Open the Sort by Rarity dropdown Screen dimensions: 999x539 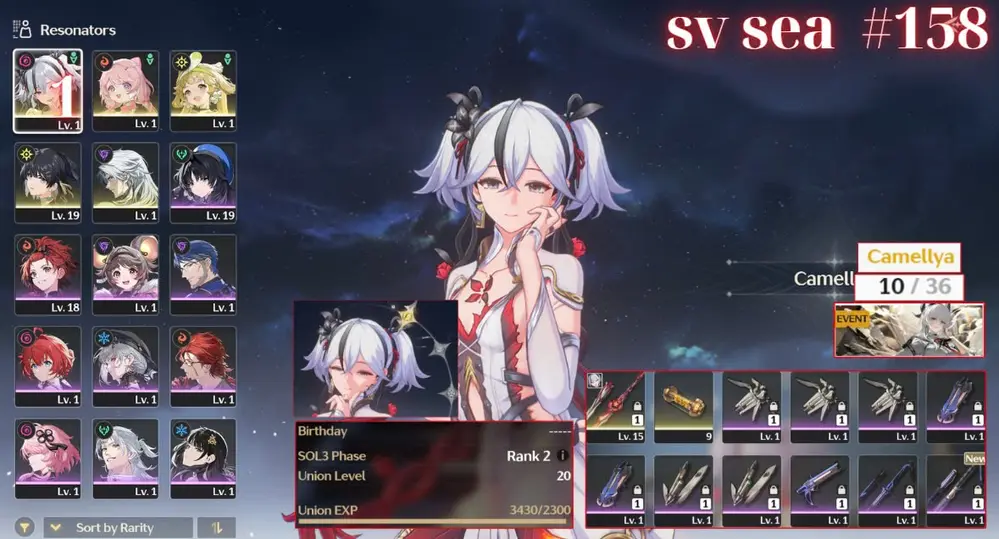(118, 527)
